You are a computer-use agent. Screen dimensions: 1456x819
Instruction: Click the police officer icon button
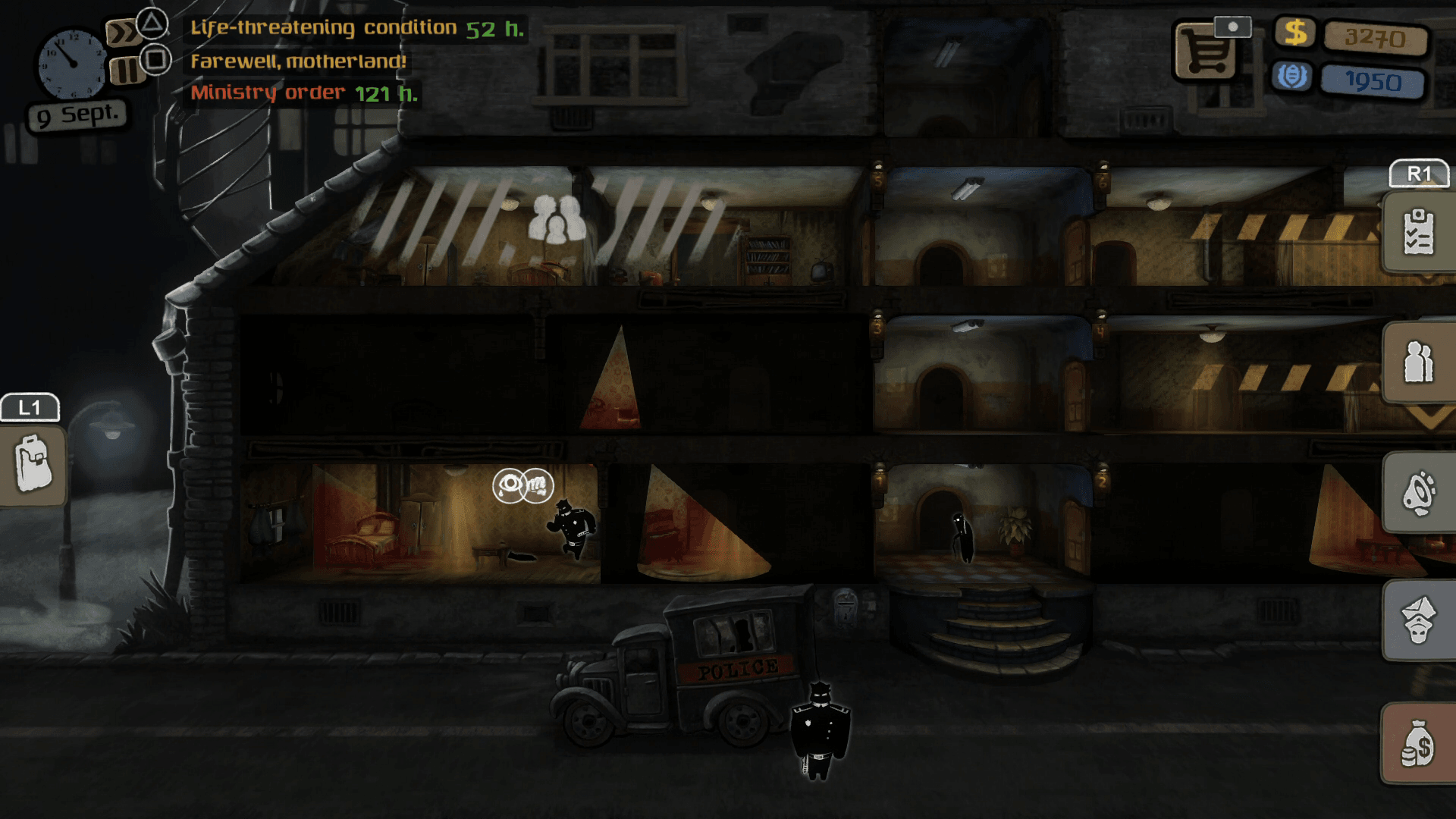point(1417,620)
